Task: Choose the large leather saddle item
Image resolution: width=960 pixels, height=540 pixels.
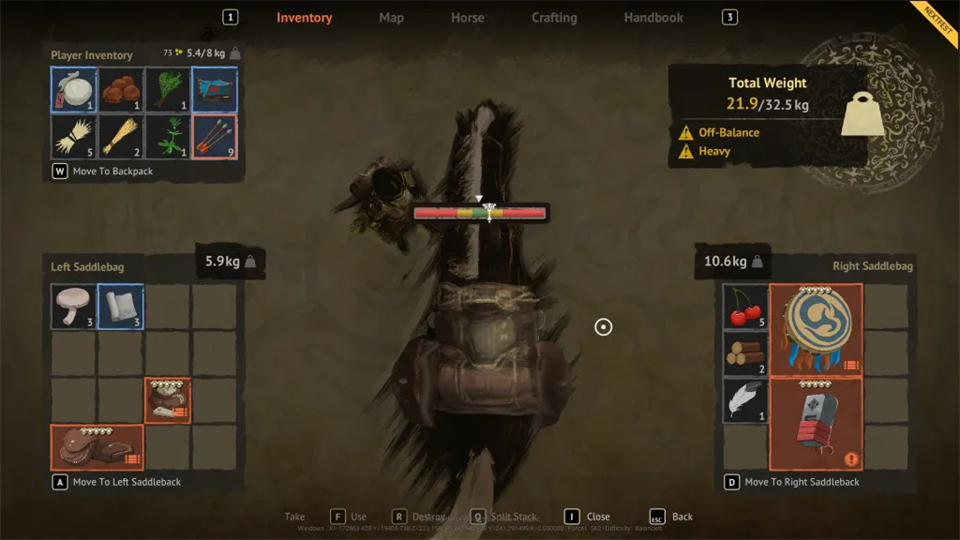Action: [97, 447]
